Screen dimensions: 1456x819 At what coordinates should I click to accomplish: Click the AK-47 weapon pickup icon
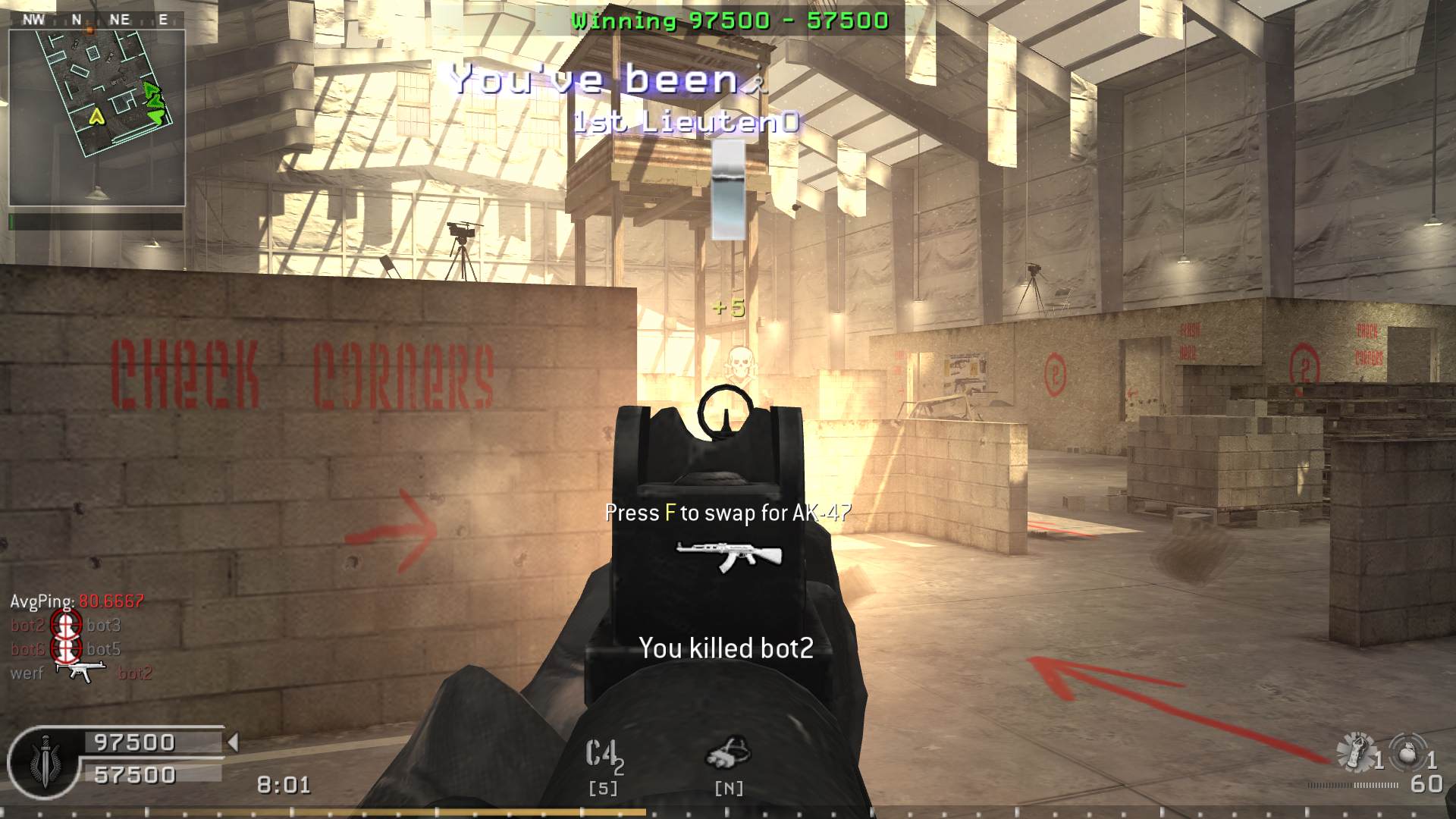click(x=728, y=556)
